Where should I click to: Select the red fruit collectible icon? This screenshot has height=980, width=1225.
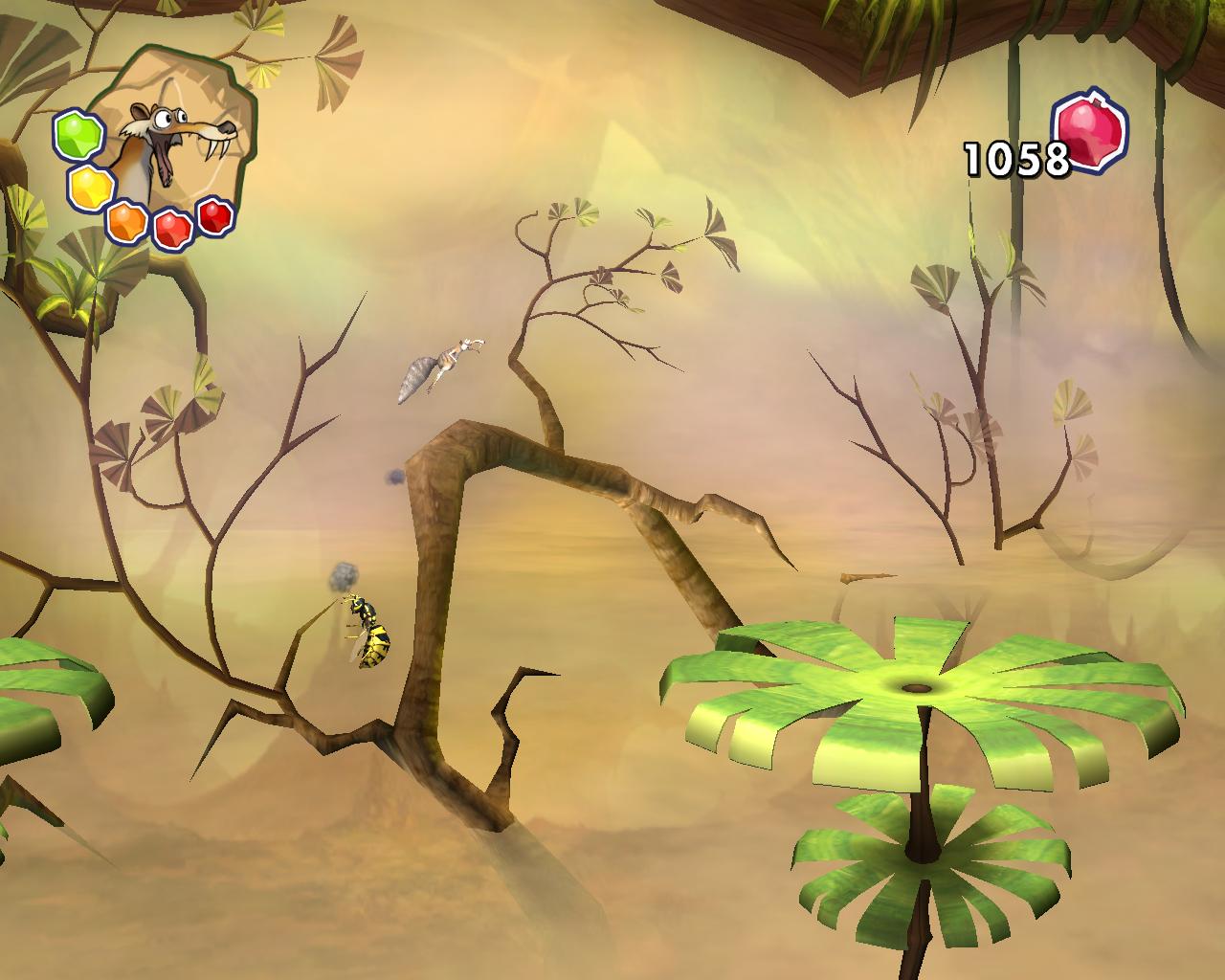pyautogui.click(x=1090, y=132)
